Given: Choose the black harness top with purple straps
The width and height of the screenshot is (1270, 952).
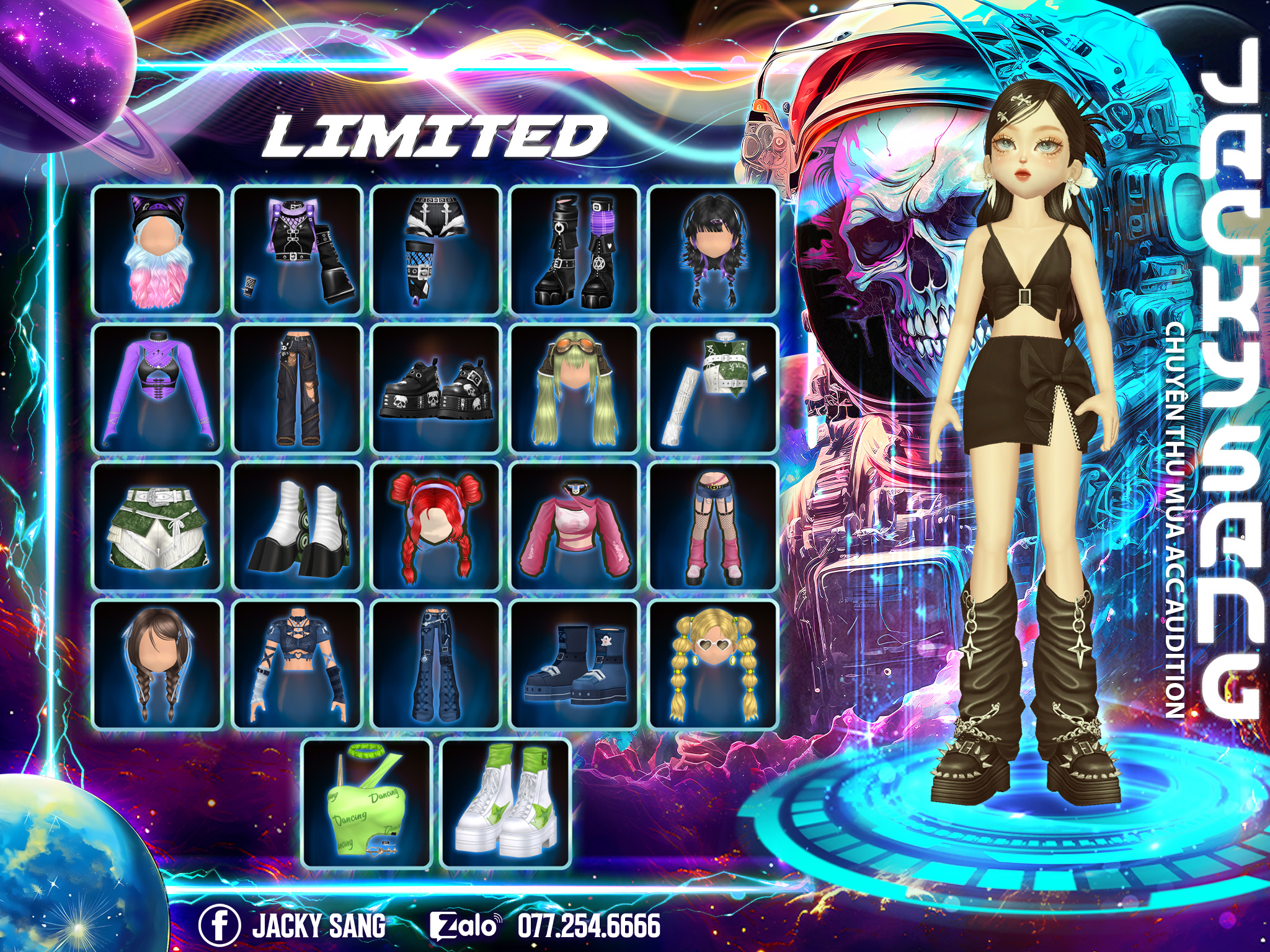Looking at the screenshot, I should click(x=297, y=250).
